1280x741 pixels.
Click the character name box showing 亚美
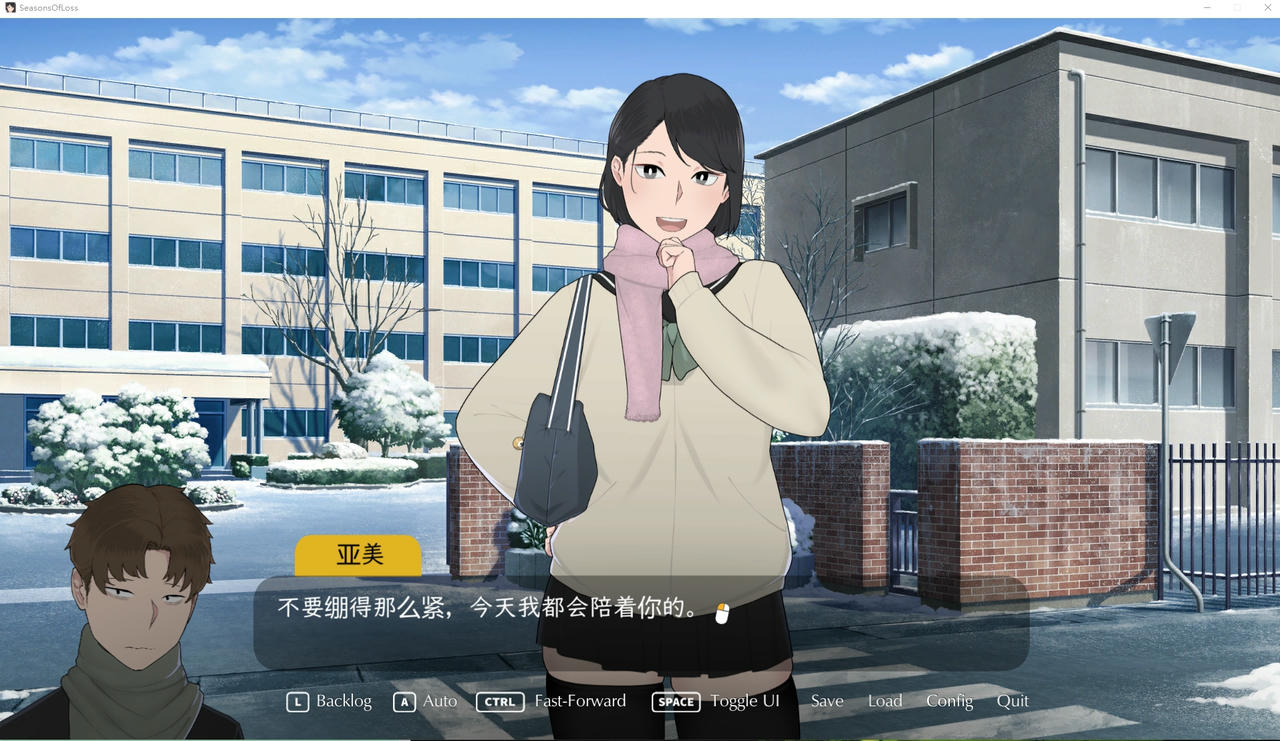pos(357,555)
